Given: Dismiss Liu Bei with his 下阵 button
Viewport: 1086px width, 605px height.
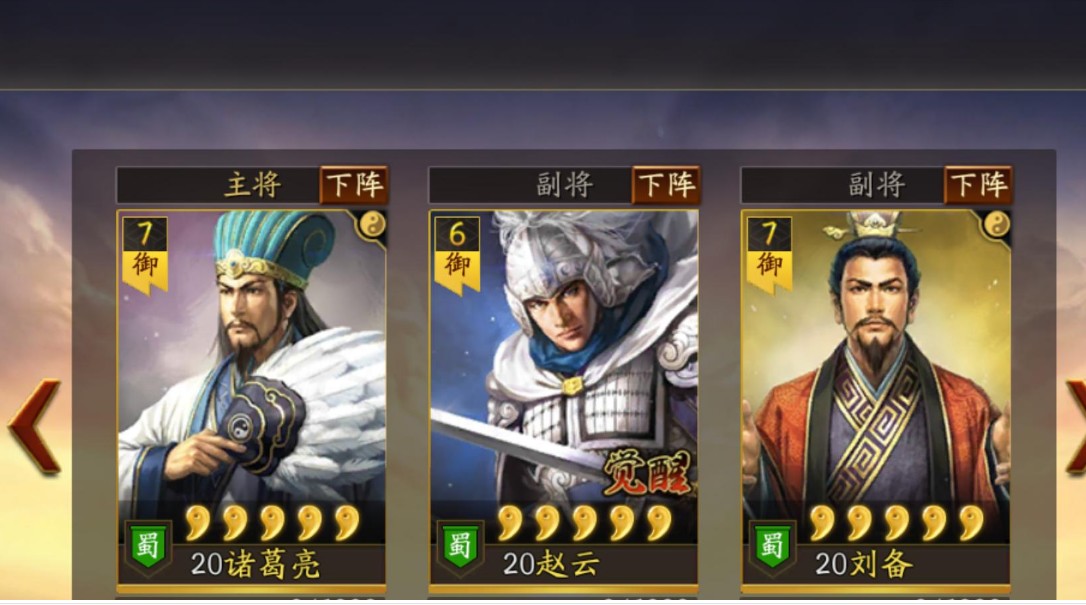Looking at the screenshot, I should tap(978, 185).
